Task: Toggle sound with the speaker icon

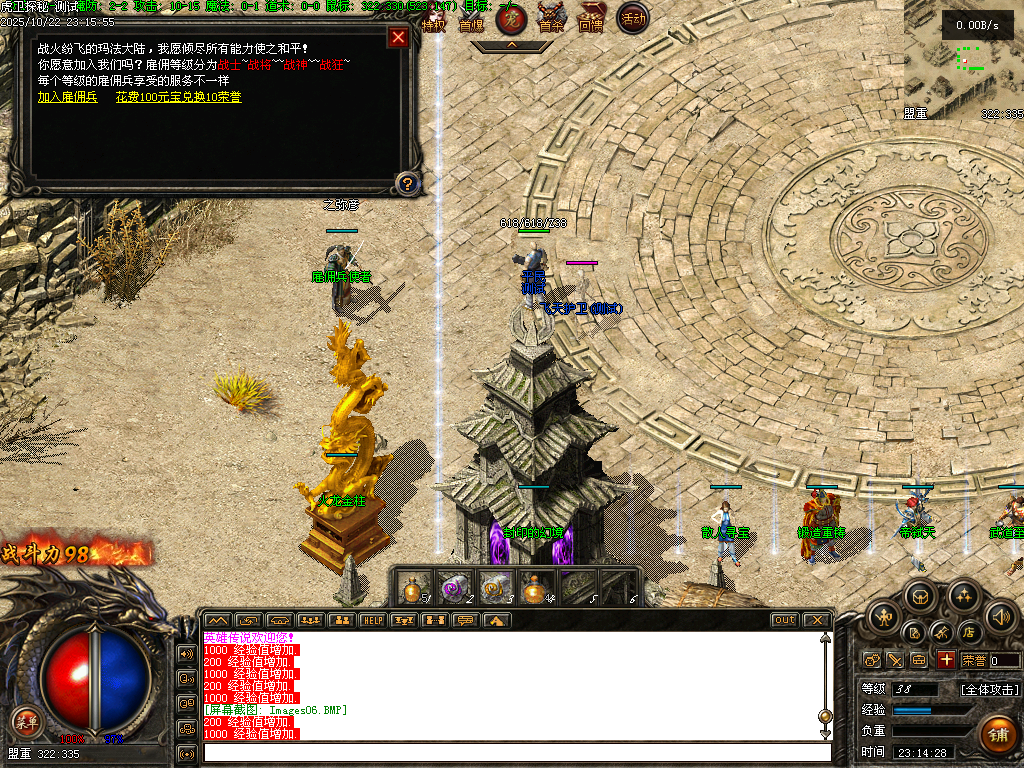Action: tap(1000, 616)
